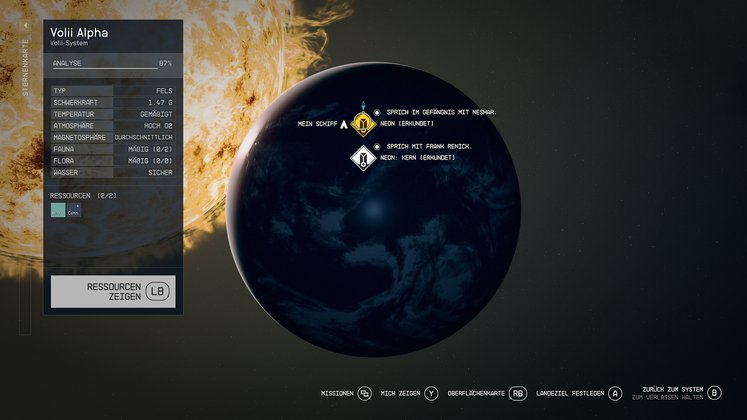Click the Mein Schiff ship marker
This screenshot has height=420, width=747.
343,125
